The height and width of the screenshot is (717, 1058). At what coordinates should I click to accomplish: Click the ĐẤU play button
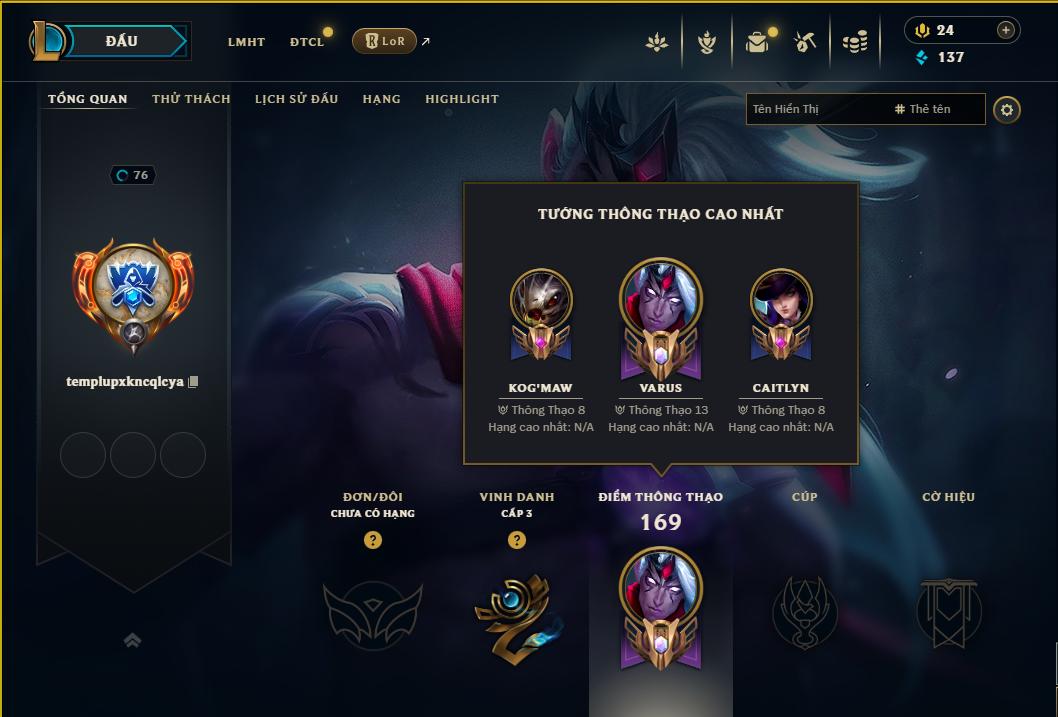coord(121,41)
